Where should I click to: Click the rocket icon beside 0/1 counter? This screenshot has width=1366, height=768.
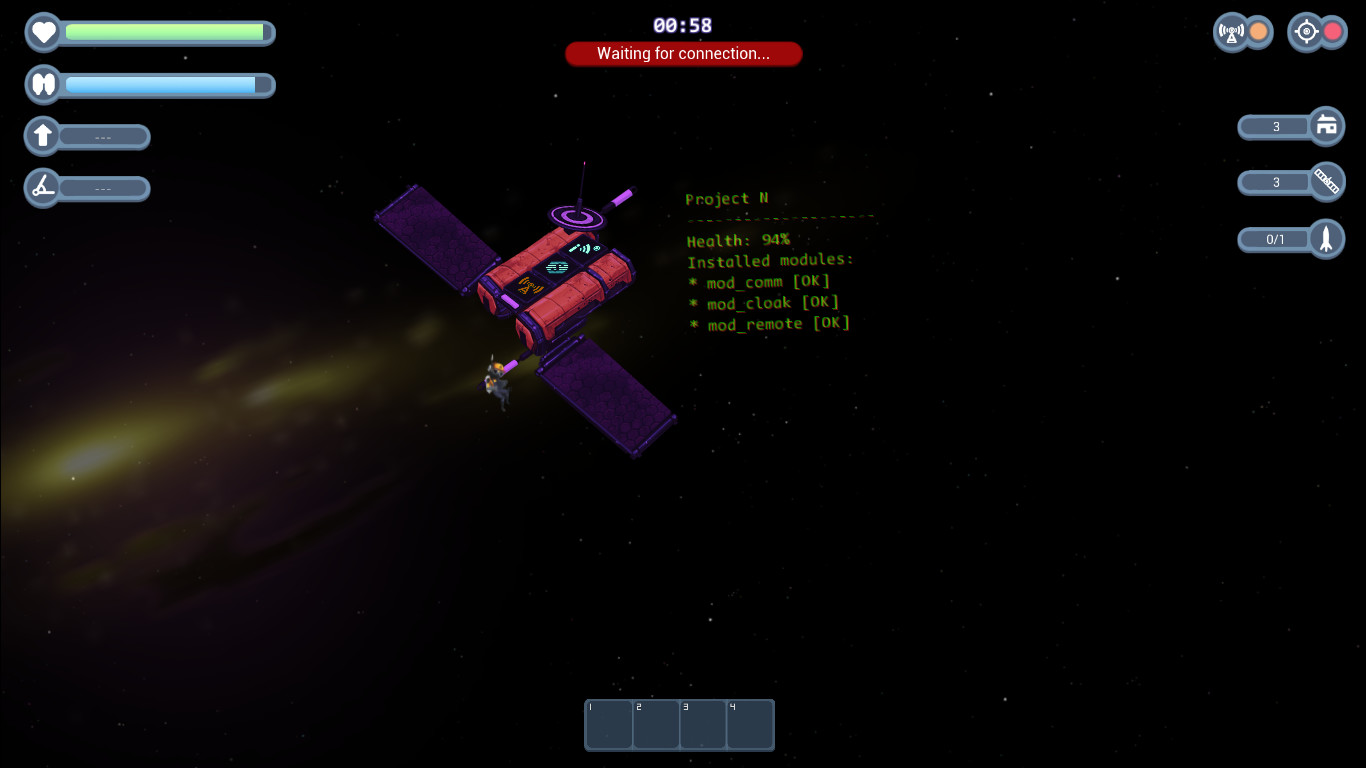point(1328,238)
